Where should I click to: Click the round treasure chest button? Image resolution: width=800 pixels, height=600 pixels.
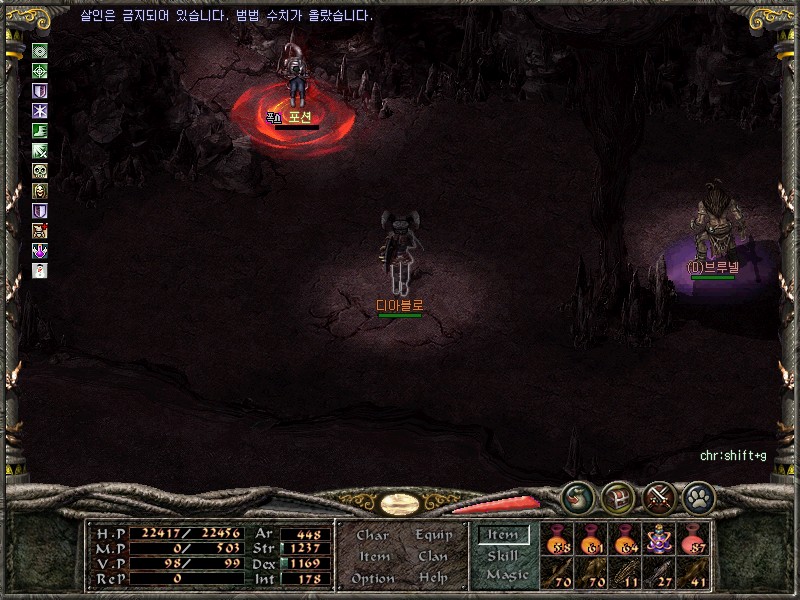[x=617, y=496]
